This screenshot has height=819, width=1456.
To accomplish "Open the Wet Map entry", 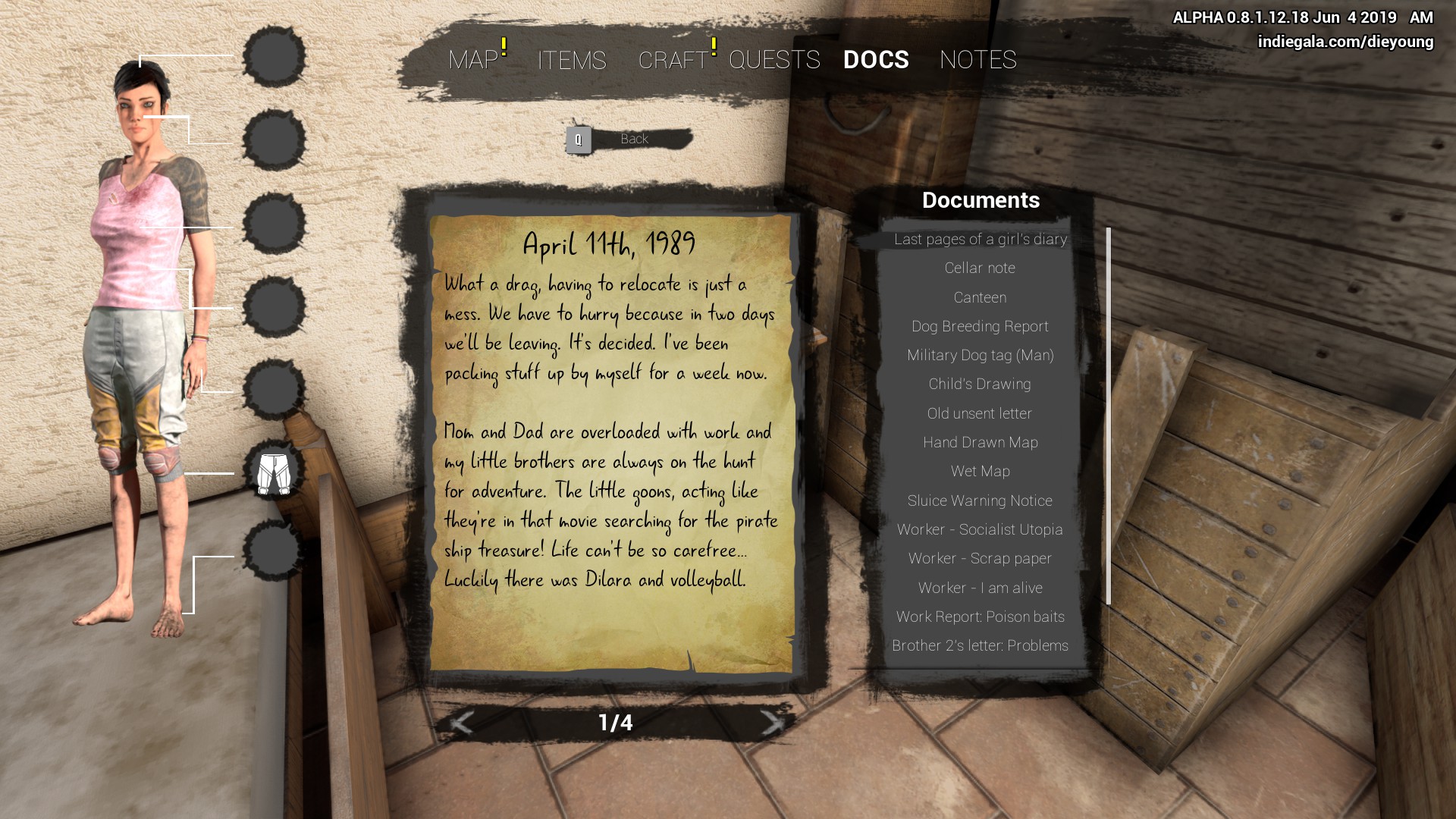I will coord(980,471).
